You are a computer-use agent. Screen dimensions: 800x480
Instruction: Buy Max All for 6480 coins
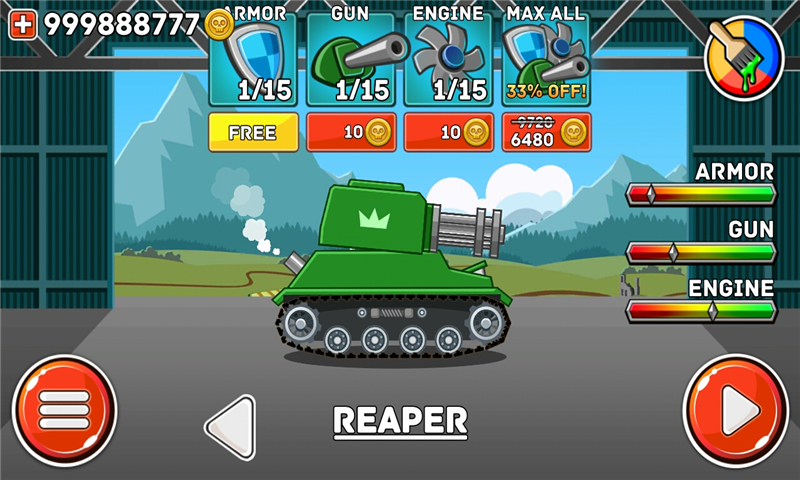pos(546,132)
